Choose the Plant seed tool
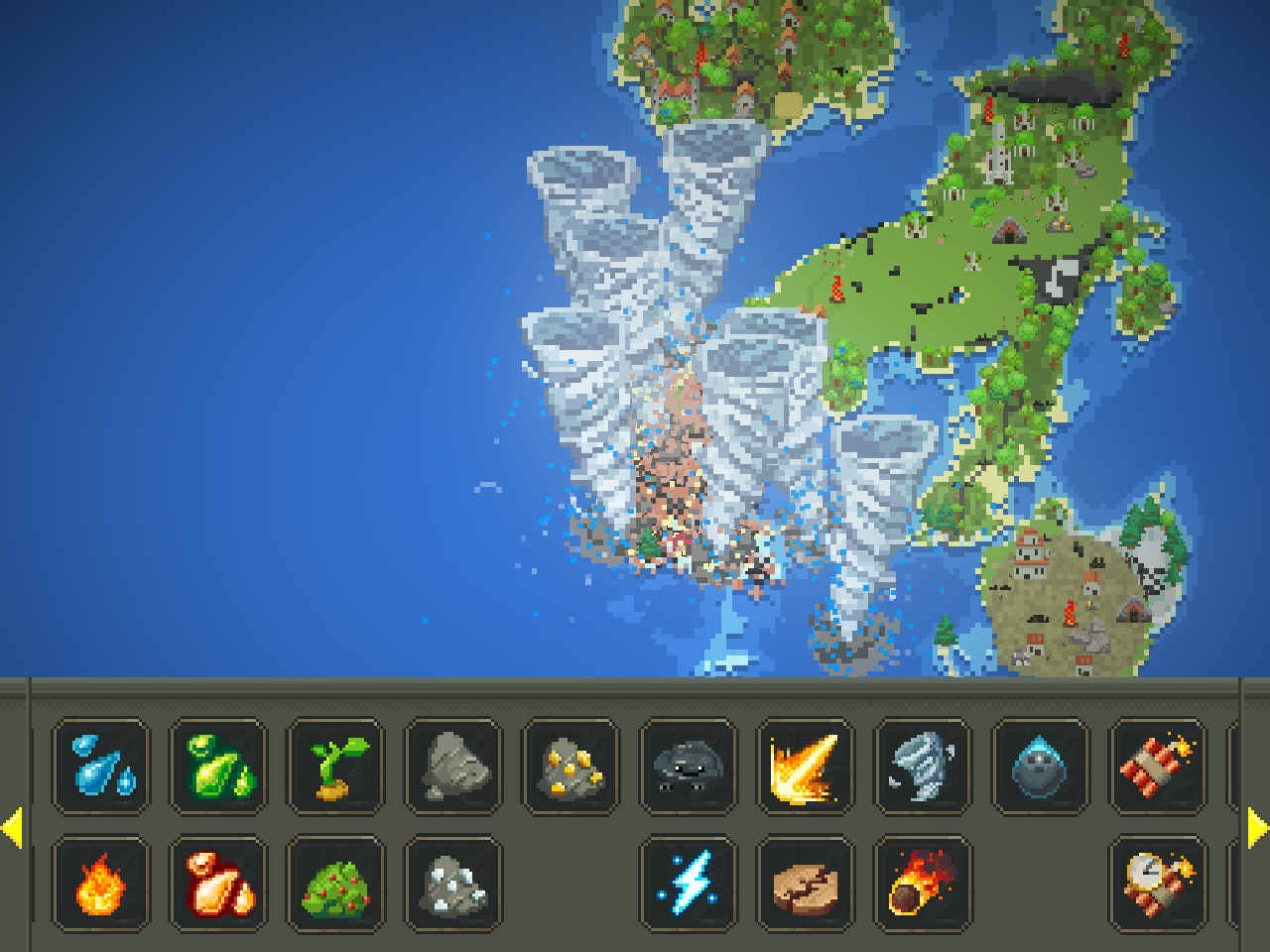The width and height of the screenshot is (1270, 952). tap(335, 766)
